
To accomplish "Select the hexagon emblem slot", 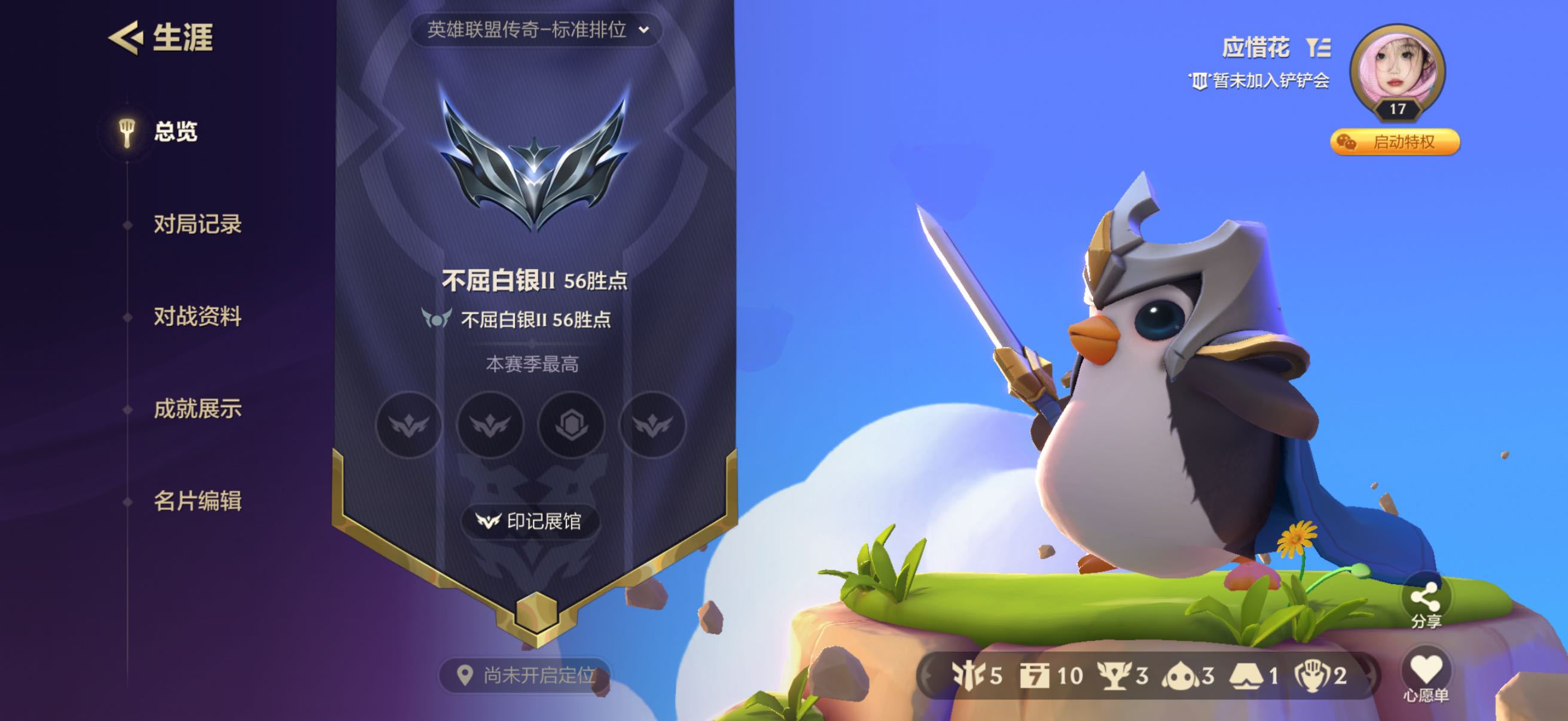I will (571, 424).
